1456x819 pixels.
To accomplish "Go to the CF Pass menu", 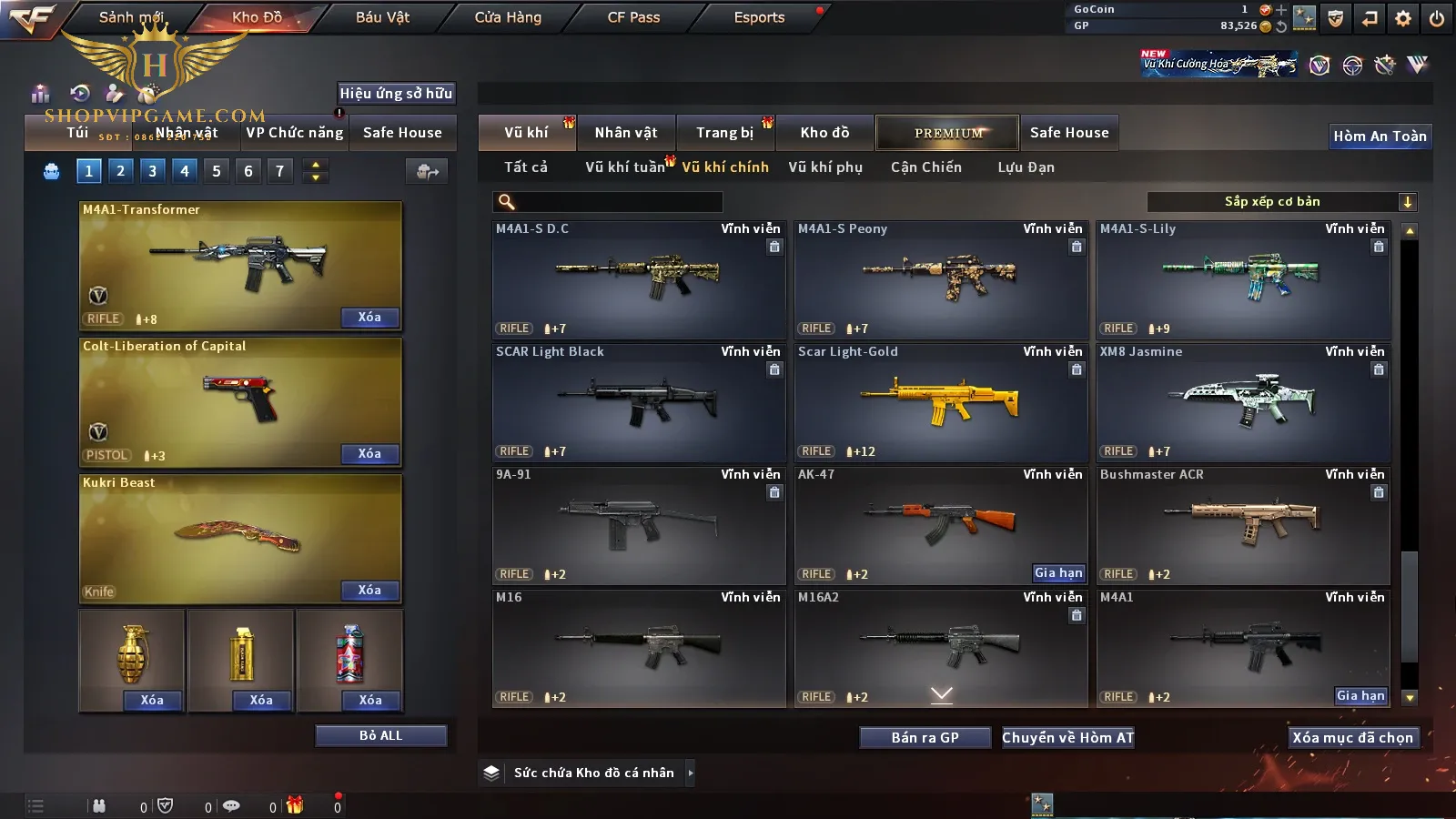I will click(x=633, y=17).
